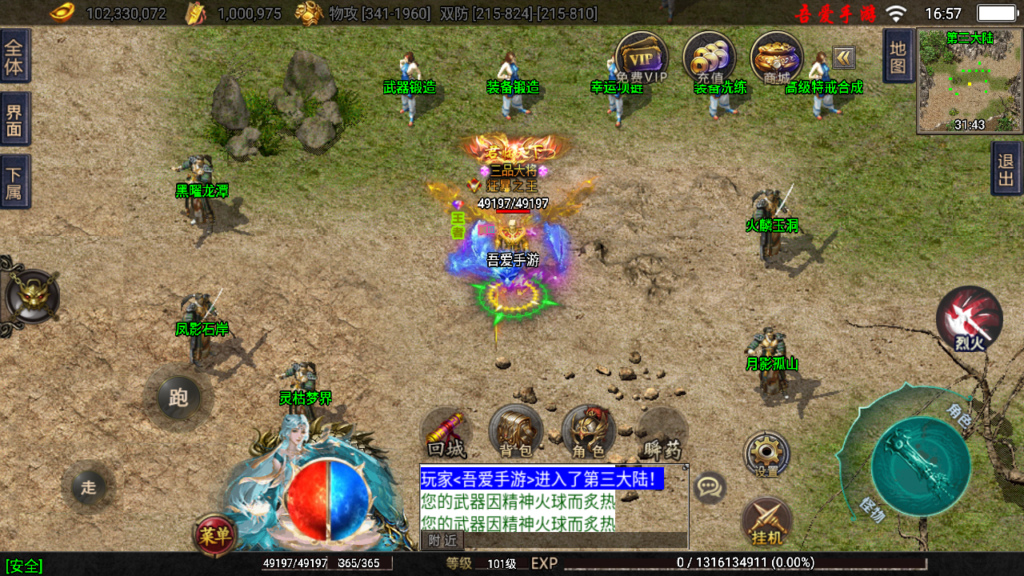
Task: Activate the 烈火 fire skill
Action: click(x=968, y=318)
